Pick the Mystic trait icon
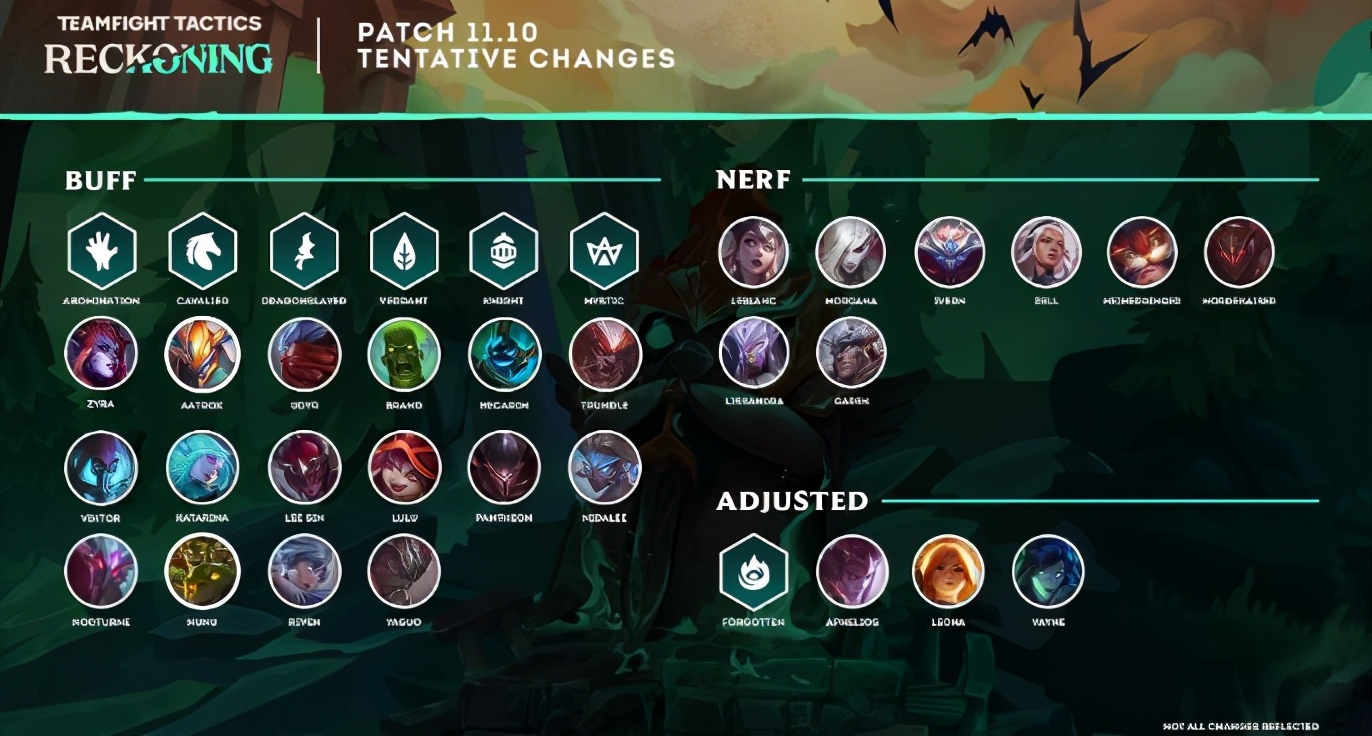1372x736 pixels. tap(604, 252)
